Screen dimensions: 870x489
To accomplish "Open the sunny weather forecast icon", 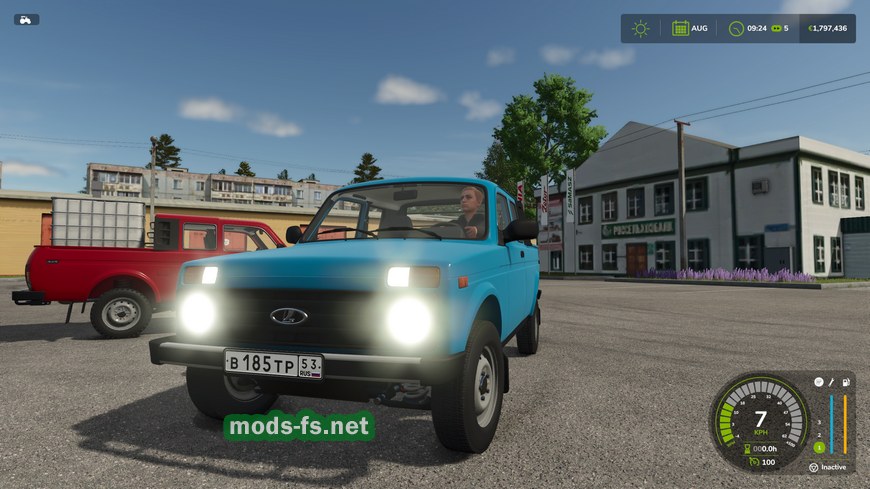I will point(640,28).
